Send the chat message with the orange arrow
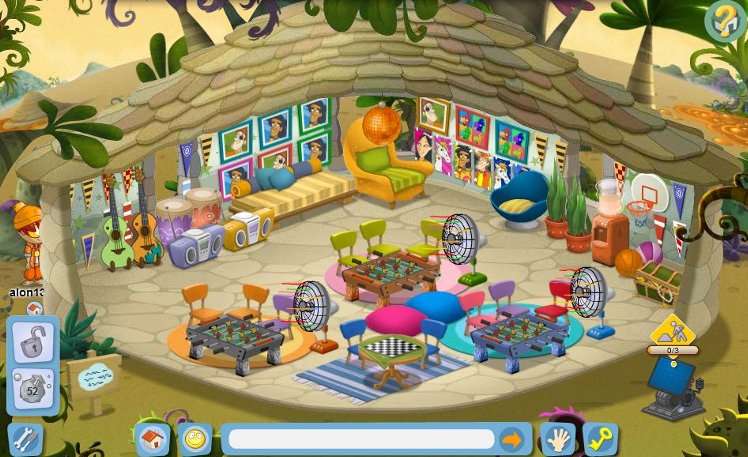 [x=512, y=439]
